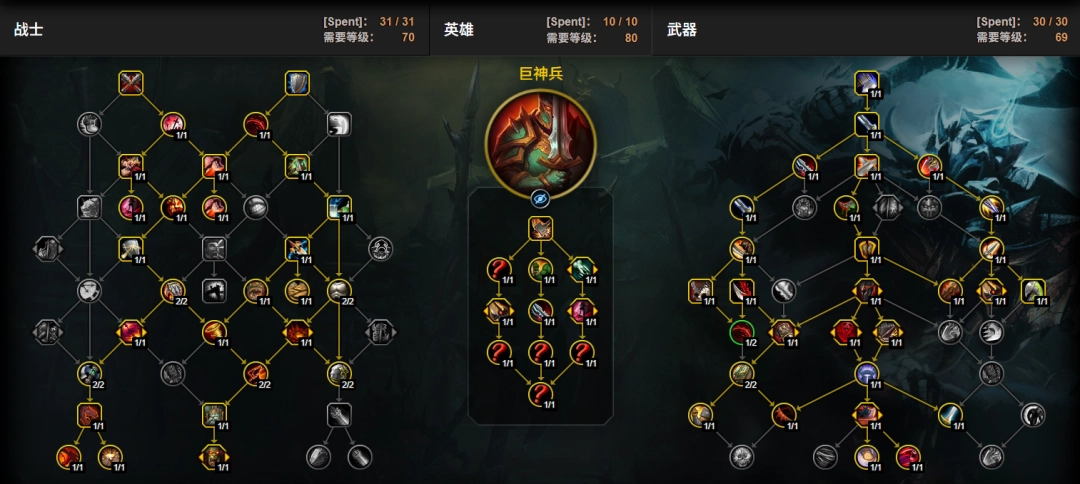Pick the green-glowing hands hero talent
Image resolution: width=1080 pixels, height=484 pixels.
[x=582, y=269]
